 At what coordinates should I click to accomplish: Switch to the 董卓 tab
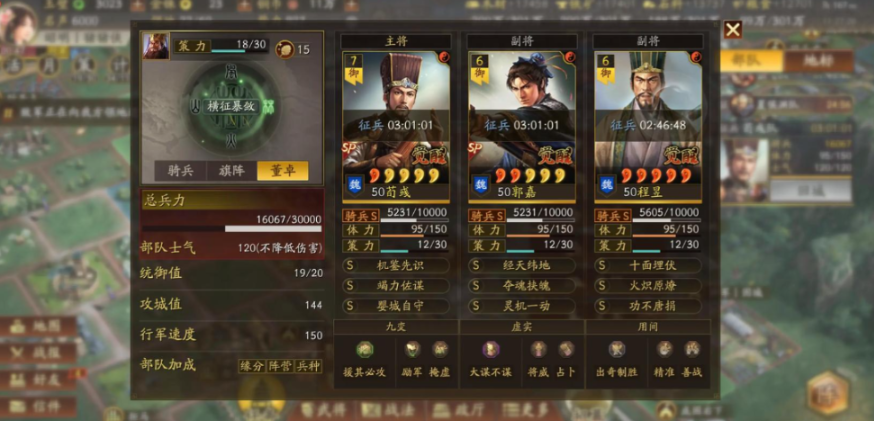pyautogui.click(x=282, y=171)
